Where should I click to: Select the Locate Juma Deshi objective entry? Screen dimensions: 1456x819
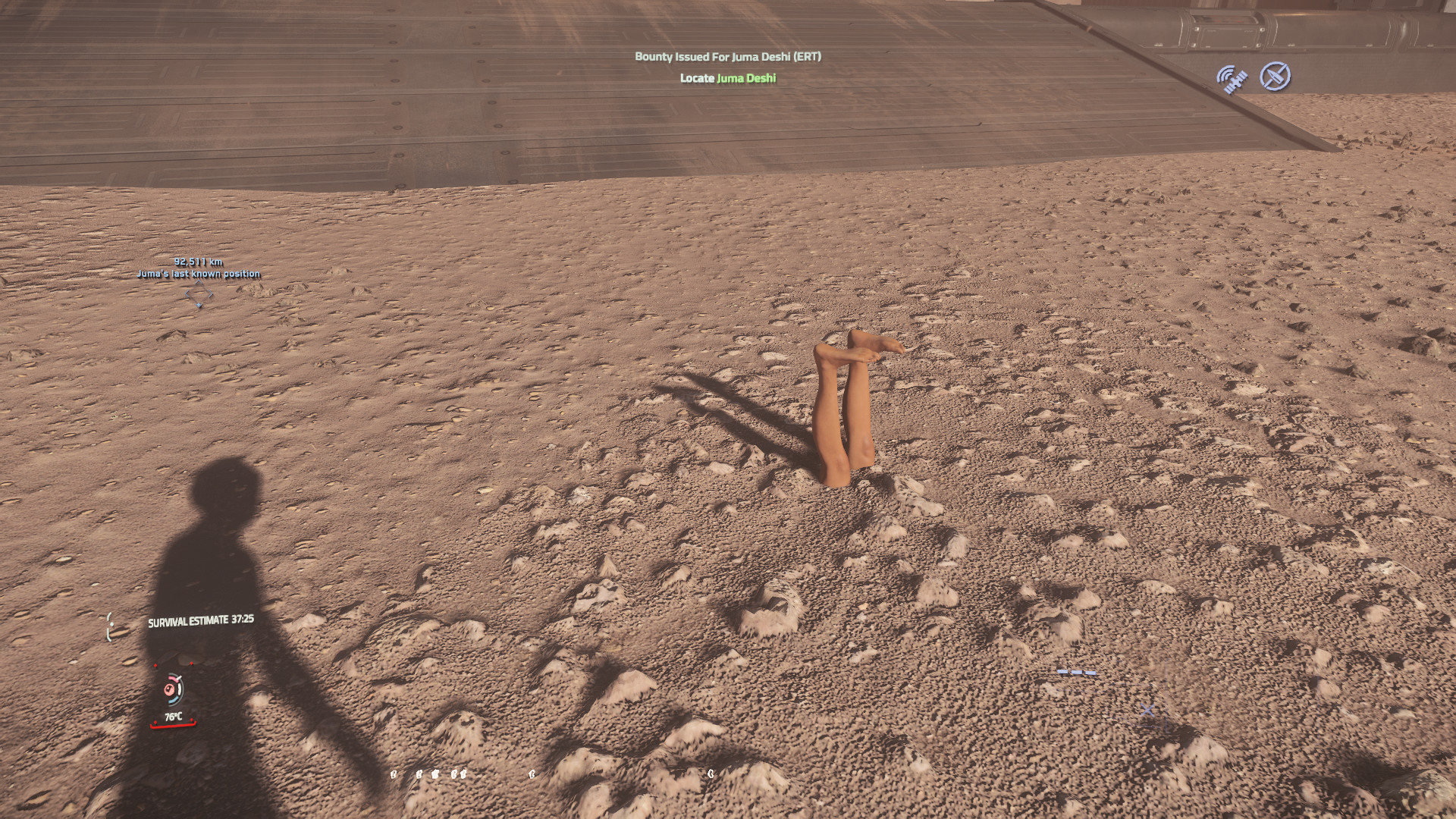(728, 77)
